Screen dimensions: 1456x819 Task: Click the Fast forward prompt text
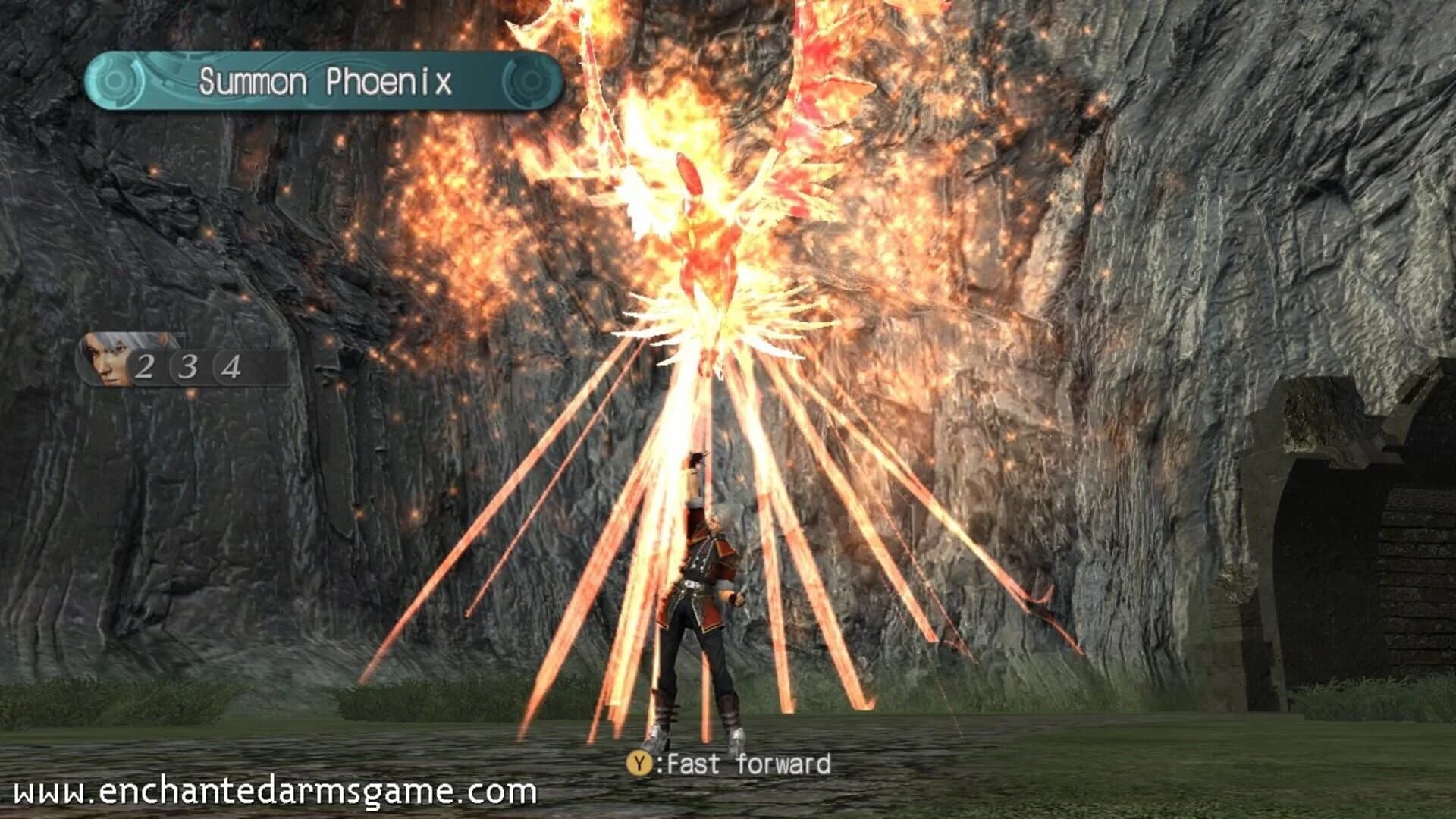tap(751, 764)
